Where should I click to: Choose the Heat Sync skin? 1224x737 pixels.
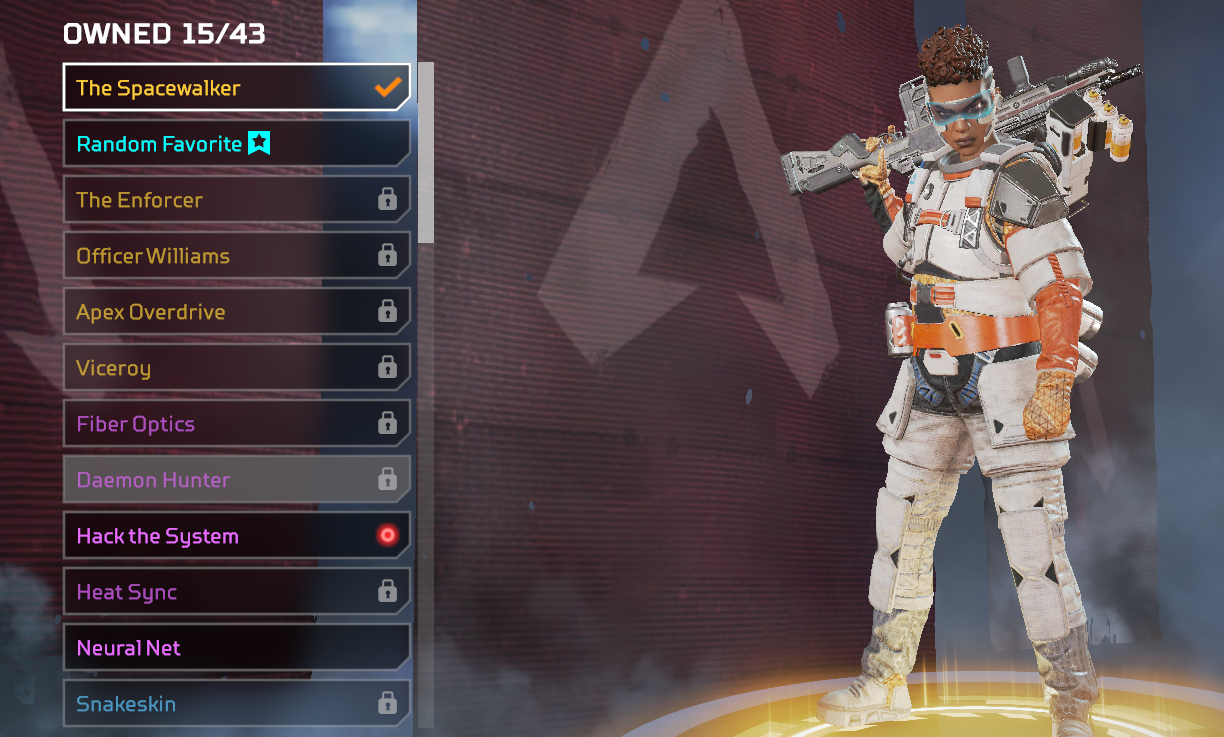tap(236, 592)
